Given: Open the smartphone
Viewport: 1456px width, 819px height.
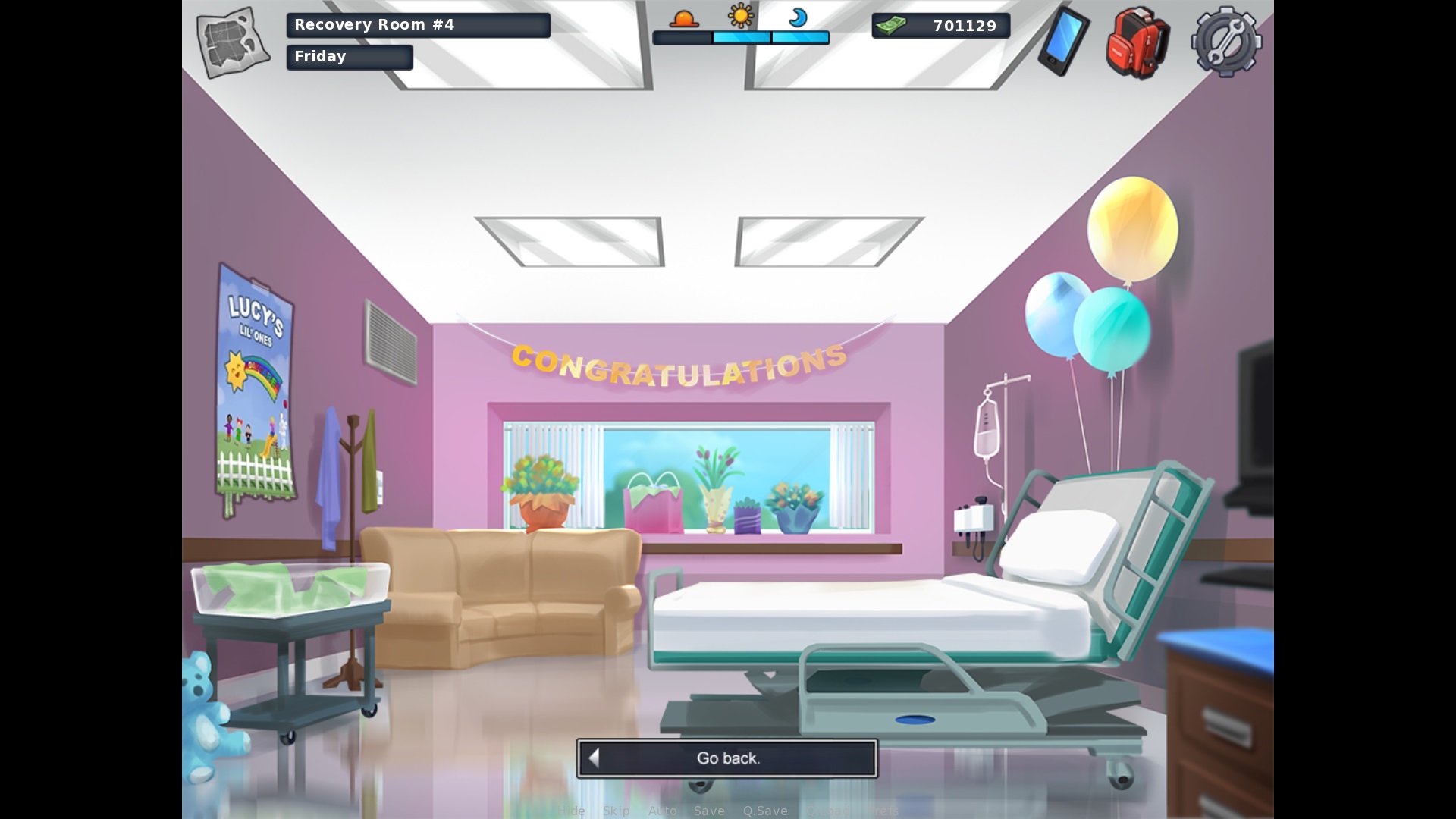Looking at the screenshot, I should click(1063, 41).
